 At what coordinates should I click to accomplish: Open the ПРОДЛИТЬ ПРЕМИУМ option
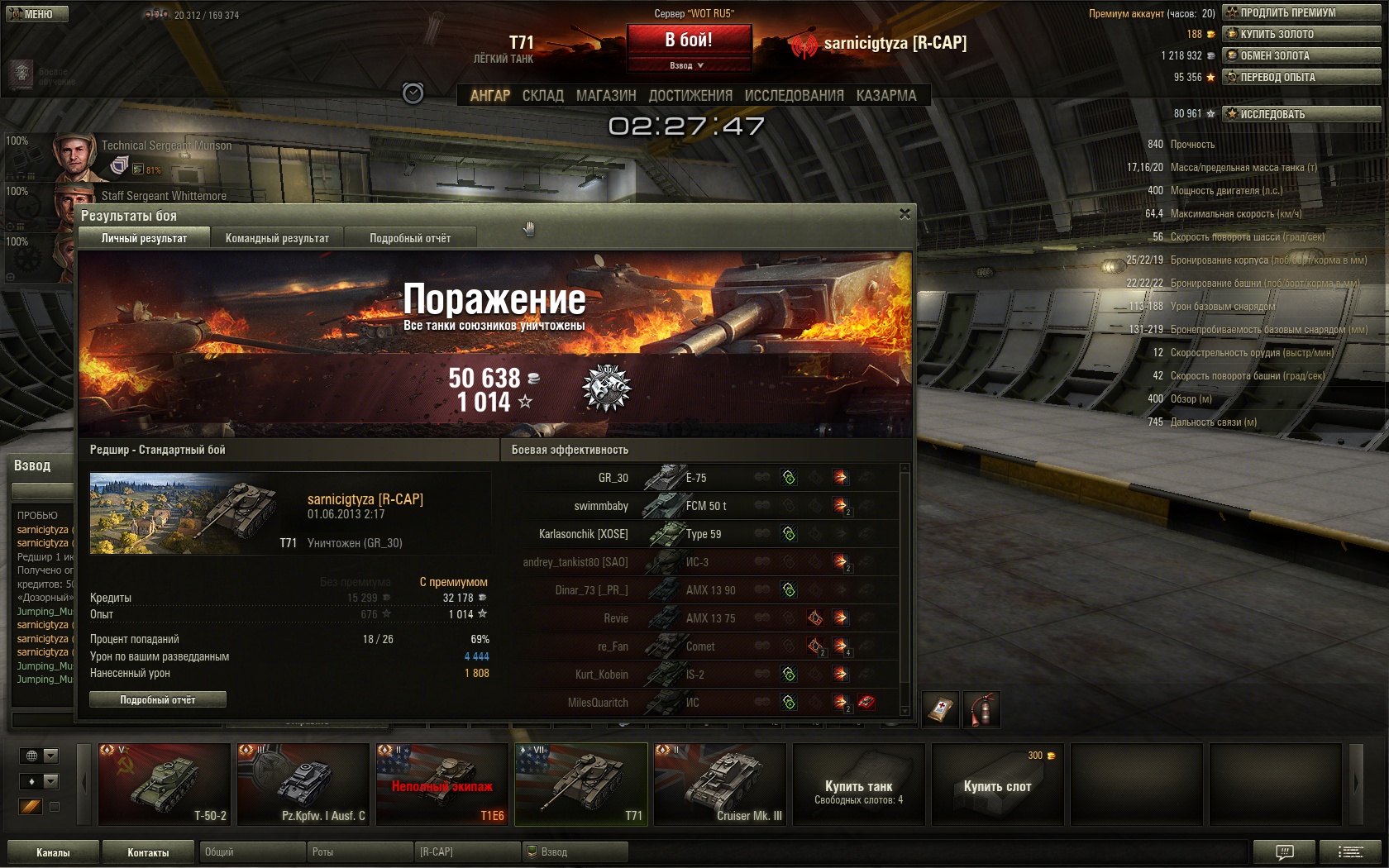[x=1301, y=12]
